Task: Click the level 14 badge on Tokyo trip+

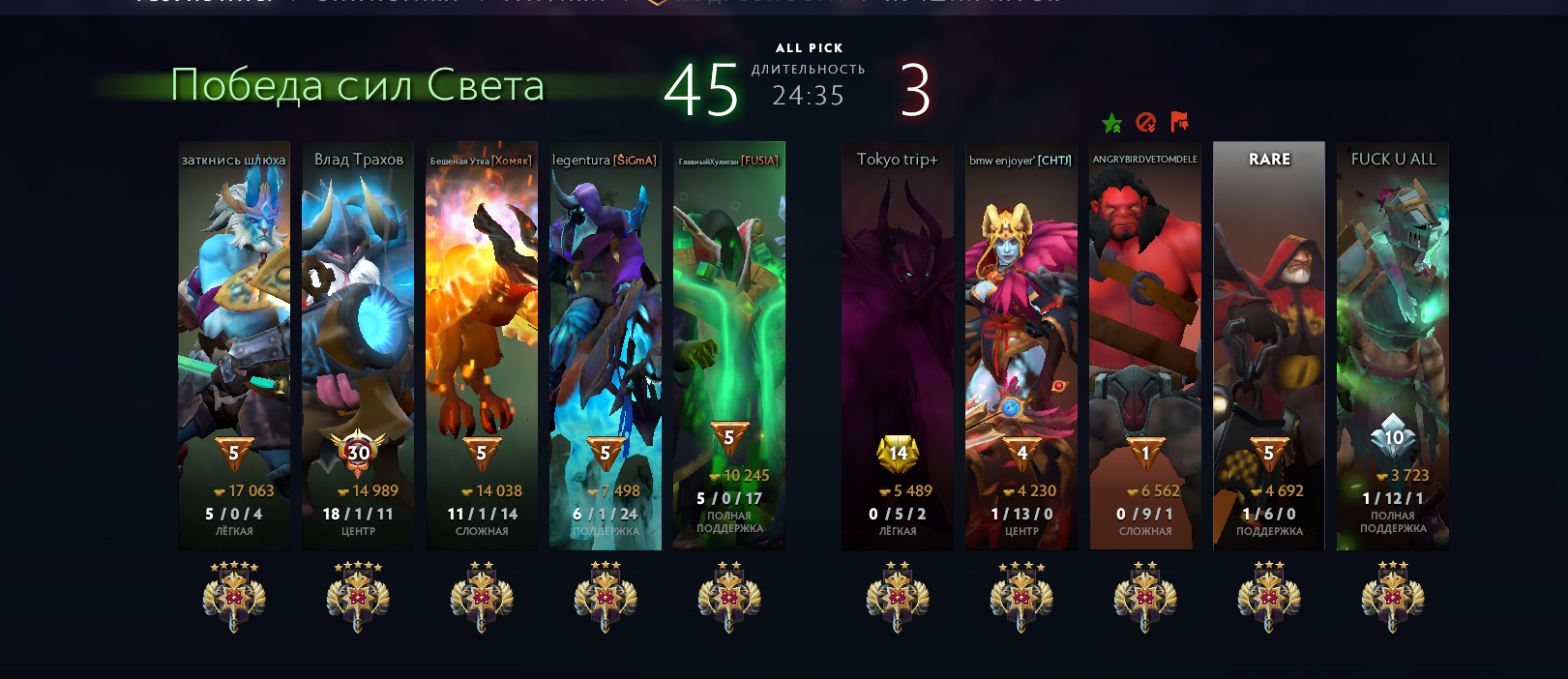Action: [x=898, y=452]
